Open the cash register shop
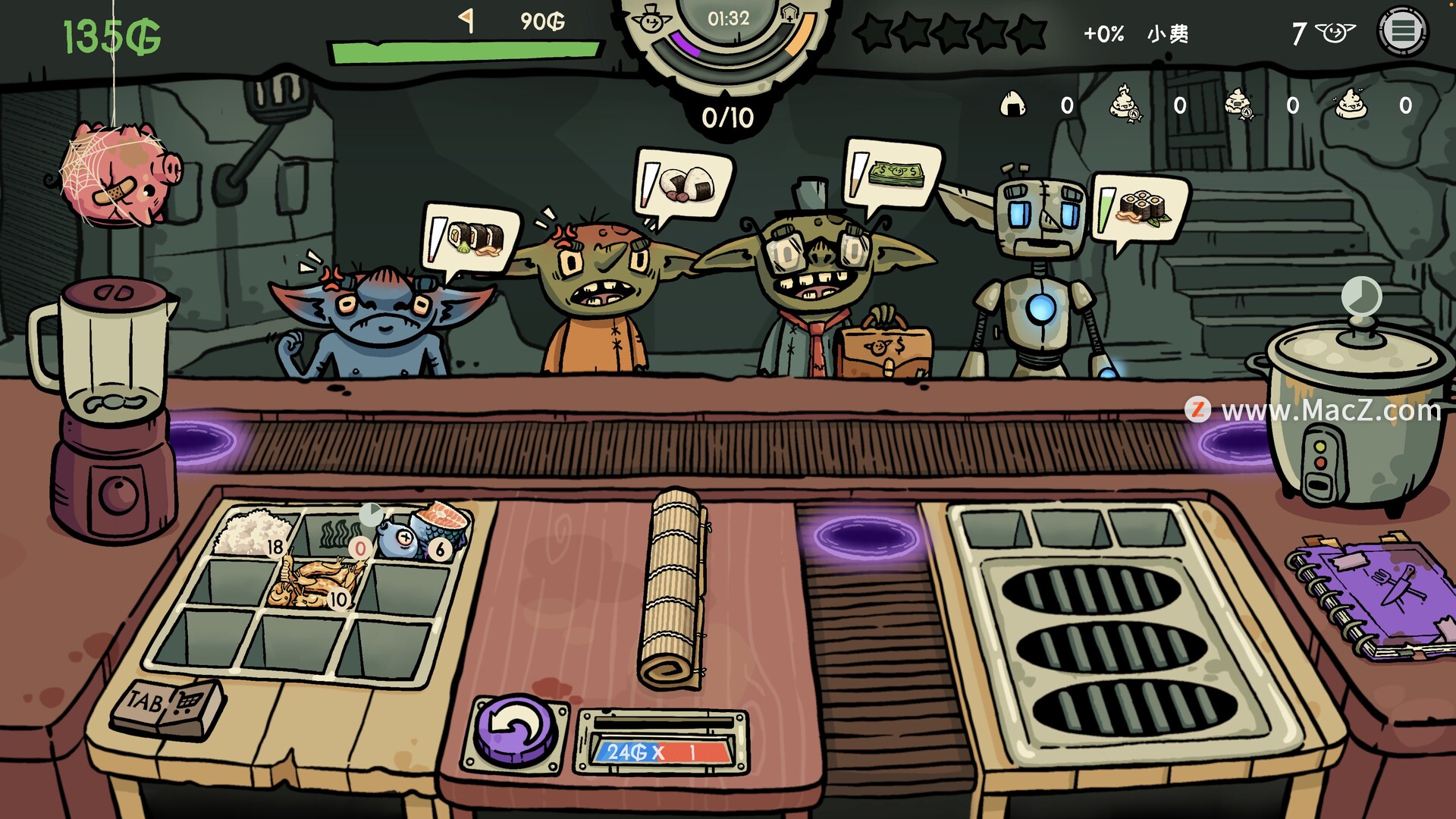The height and width of the screenshot is (819, 1456). coord(168,706)
